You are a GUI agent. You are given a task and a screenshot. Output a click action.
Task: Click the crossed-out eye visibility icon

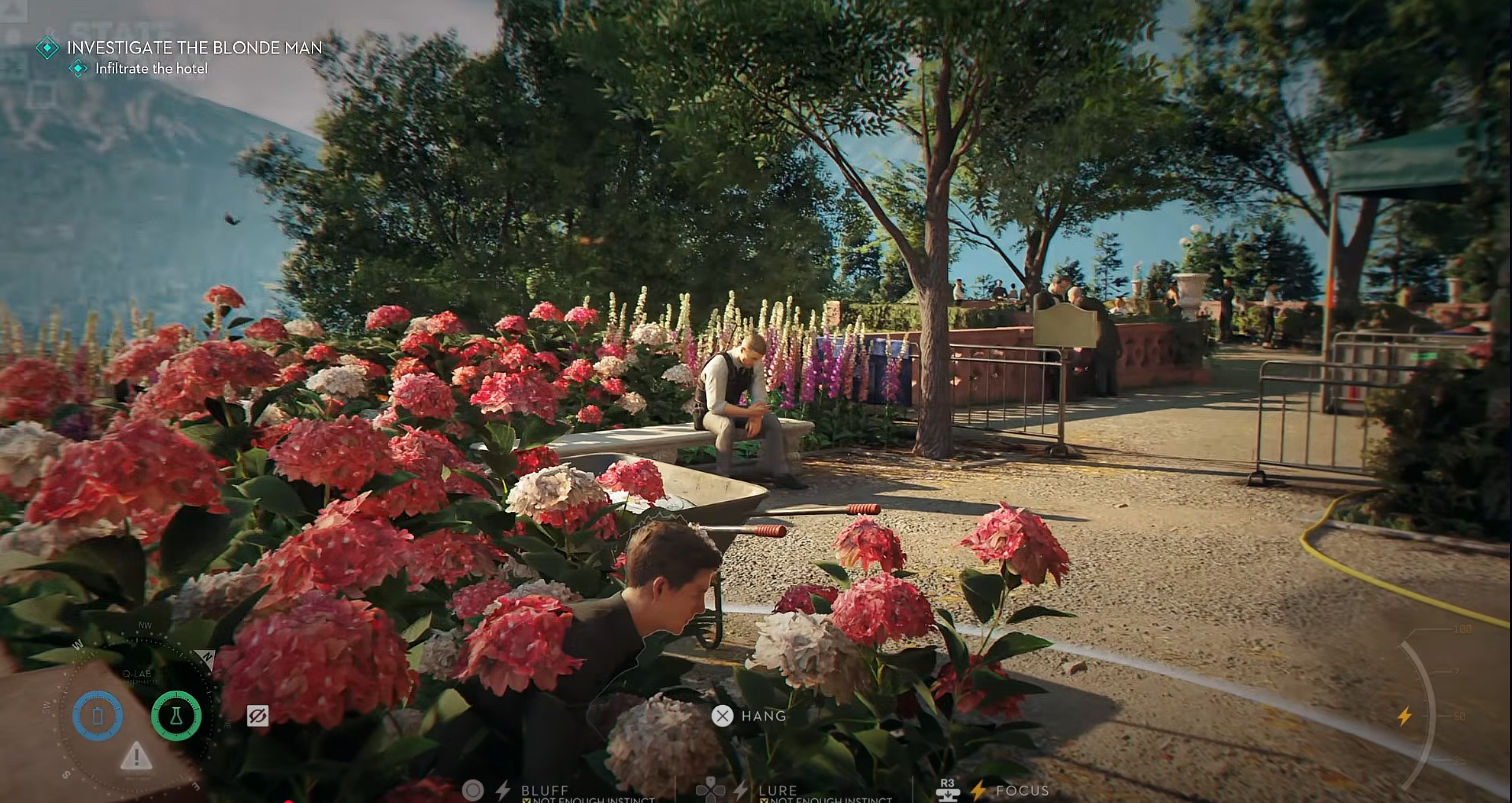click(x=258, y=716)
